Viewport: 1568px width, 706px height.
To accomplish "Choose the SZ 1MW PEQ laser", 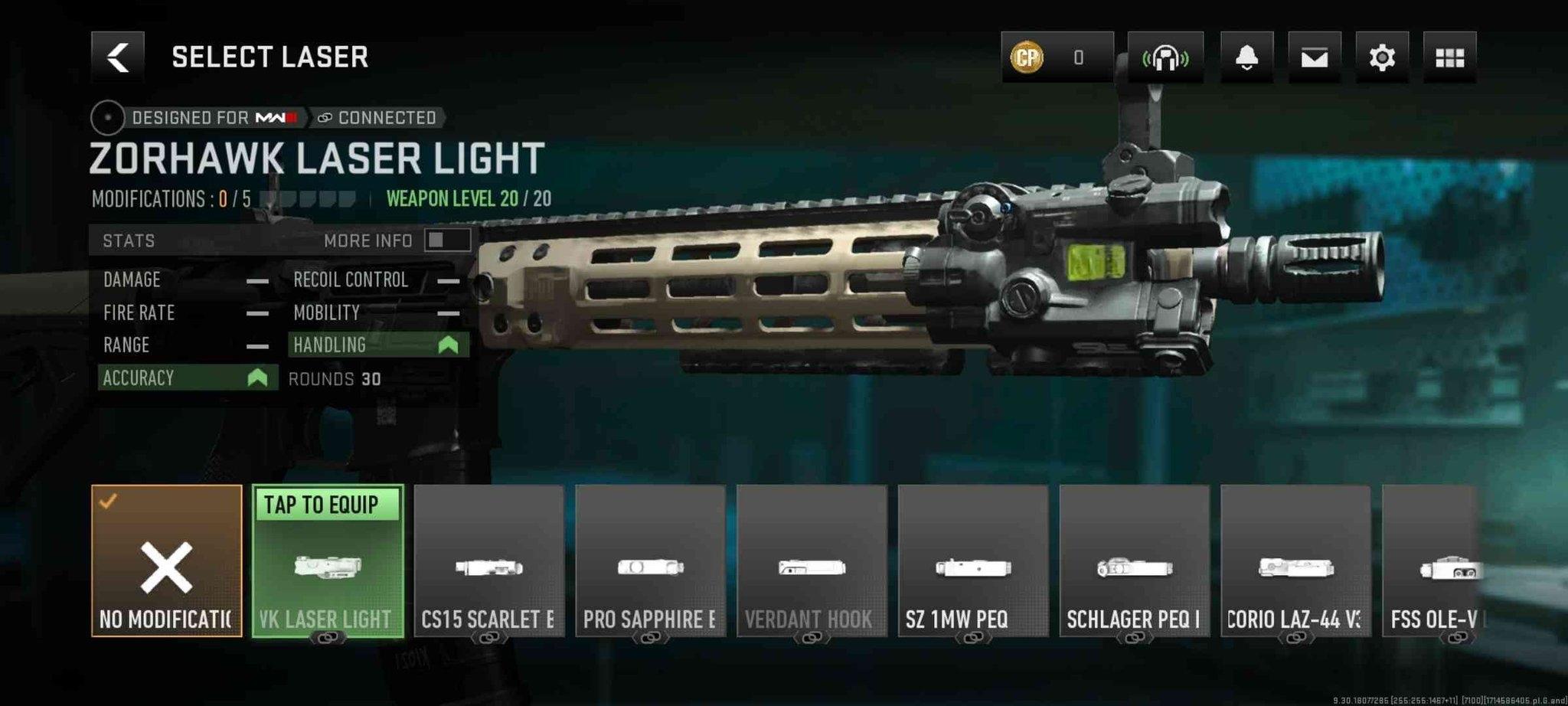I will 973,561.
